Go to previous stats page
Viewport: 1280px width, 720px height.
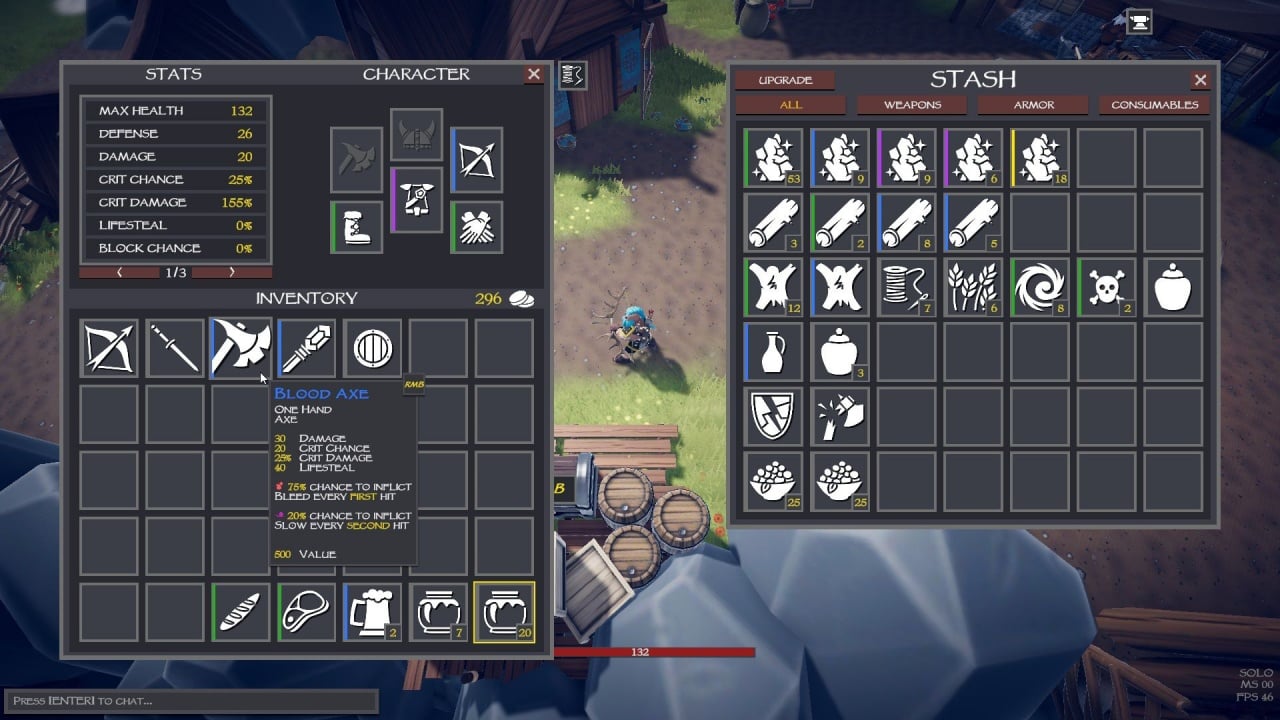(x=119, y=272)
